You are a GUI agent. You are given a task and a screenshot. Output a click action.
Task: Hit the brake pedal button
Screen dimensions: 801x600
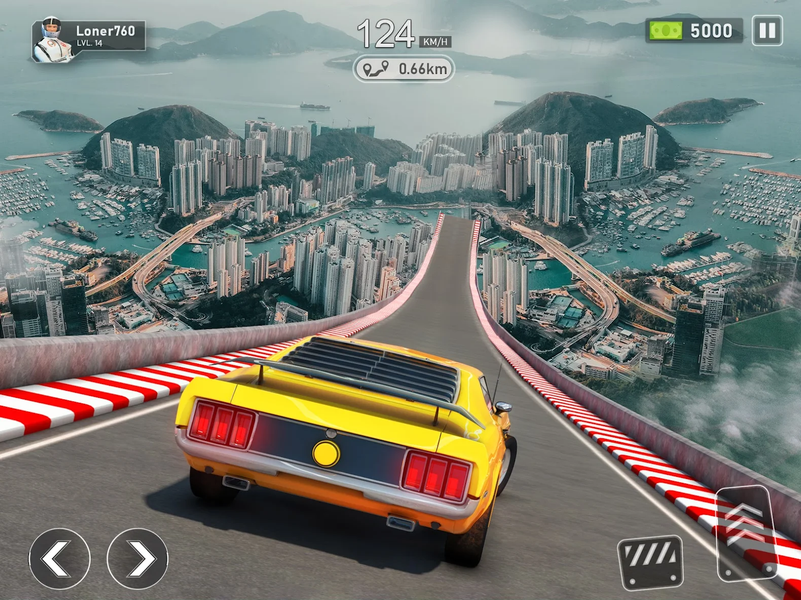(x=649, y=562)
